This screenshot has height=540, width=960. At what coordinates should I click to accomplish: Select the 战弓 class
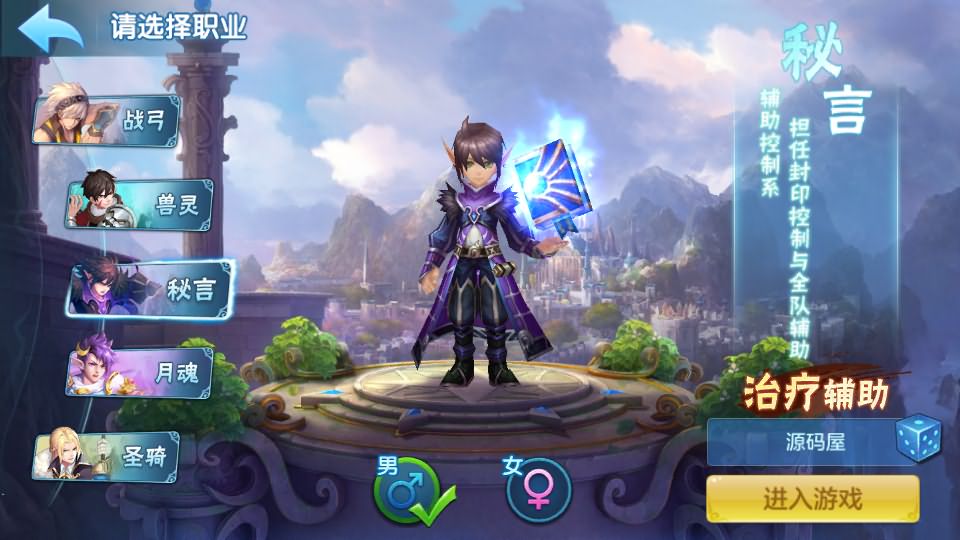point(108,121)
